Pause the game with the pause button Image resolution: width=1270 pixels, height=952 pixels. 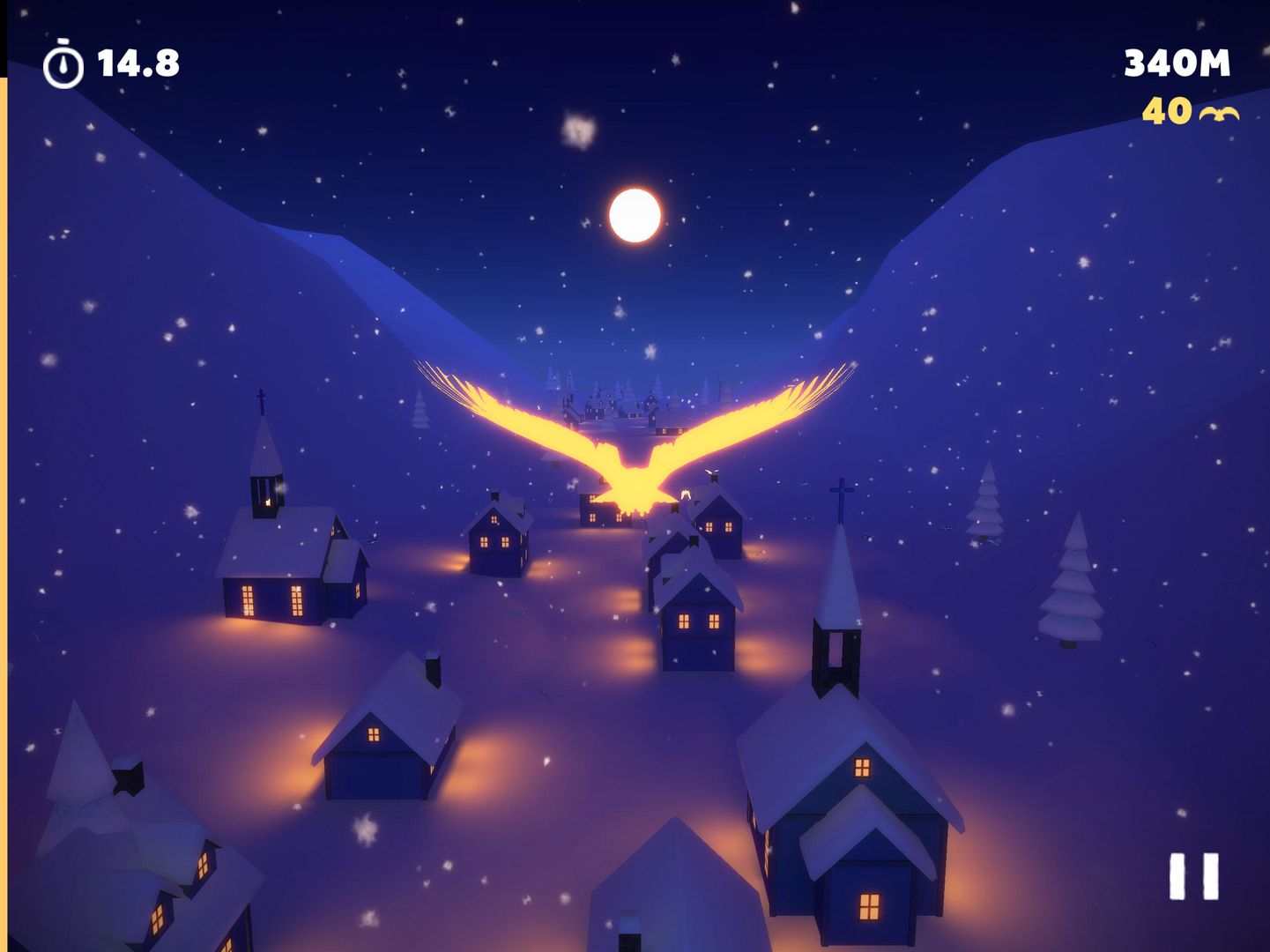[1193, 875]
